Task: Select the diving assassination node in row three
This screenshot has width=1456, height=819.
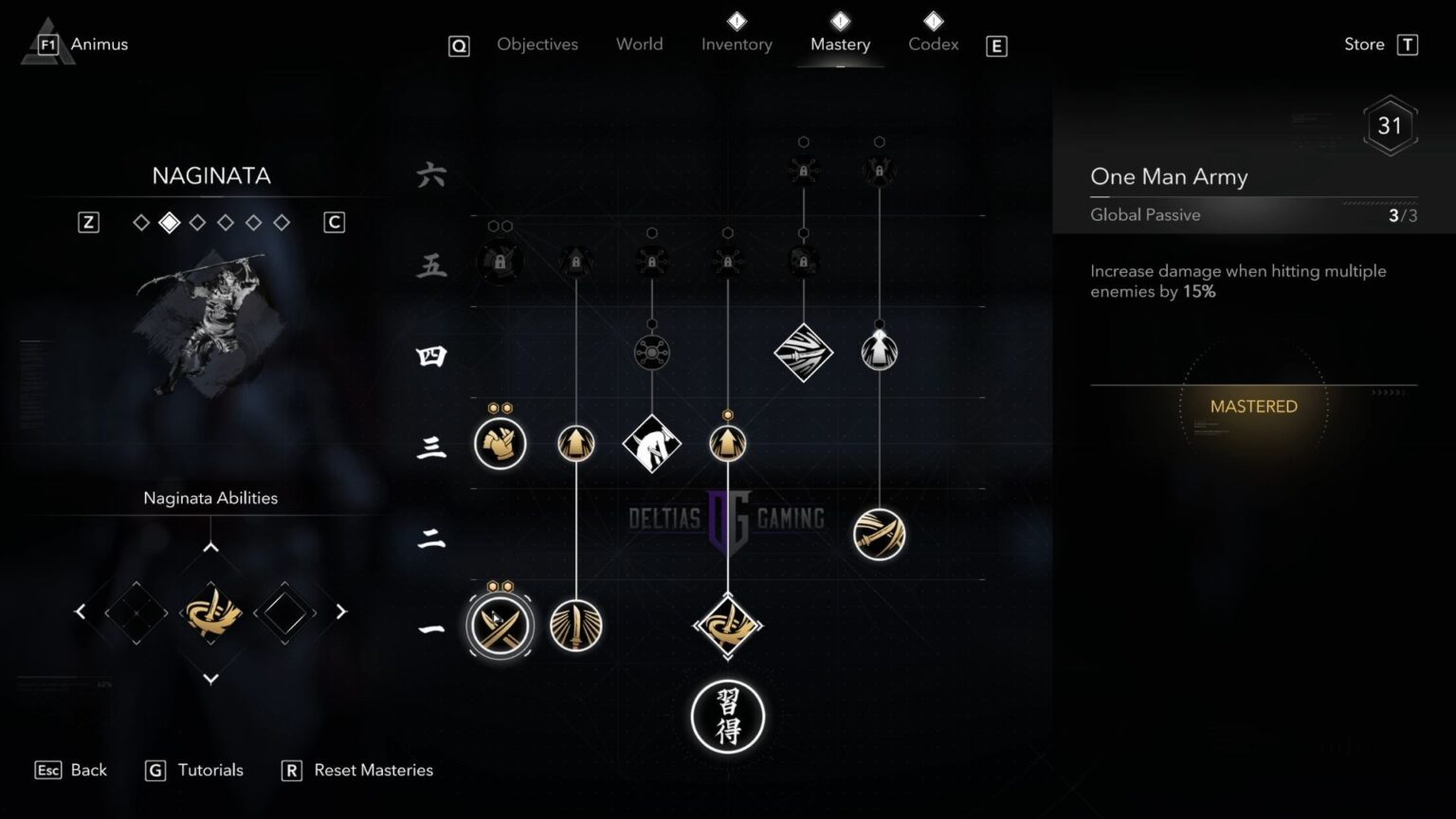Action: (x=651, y=443)
